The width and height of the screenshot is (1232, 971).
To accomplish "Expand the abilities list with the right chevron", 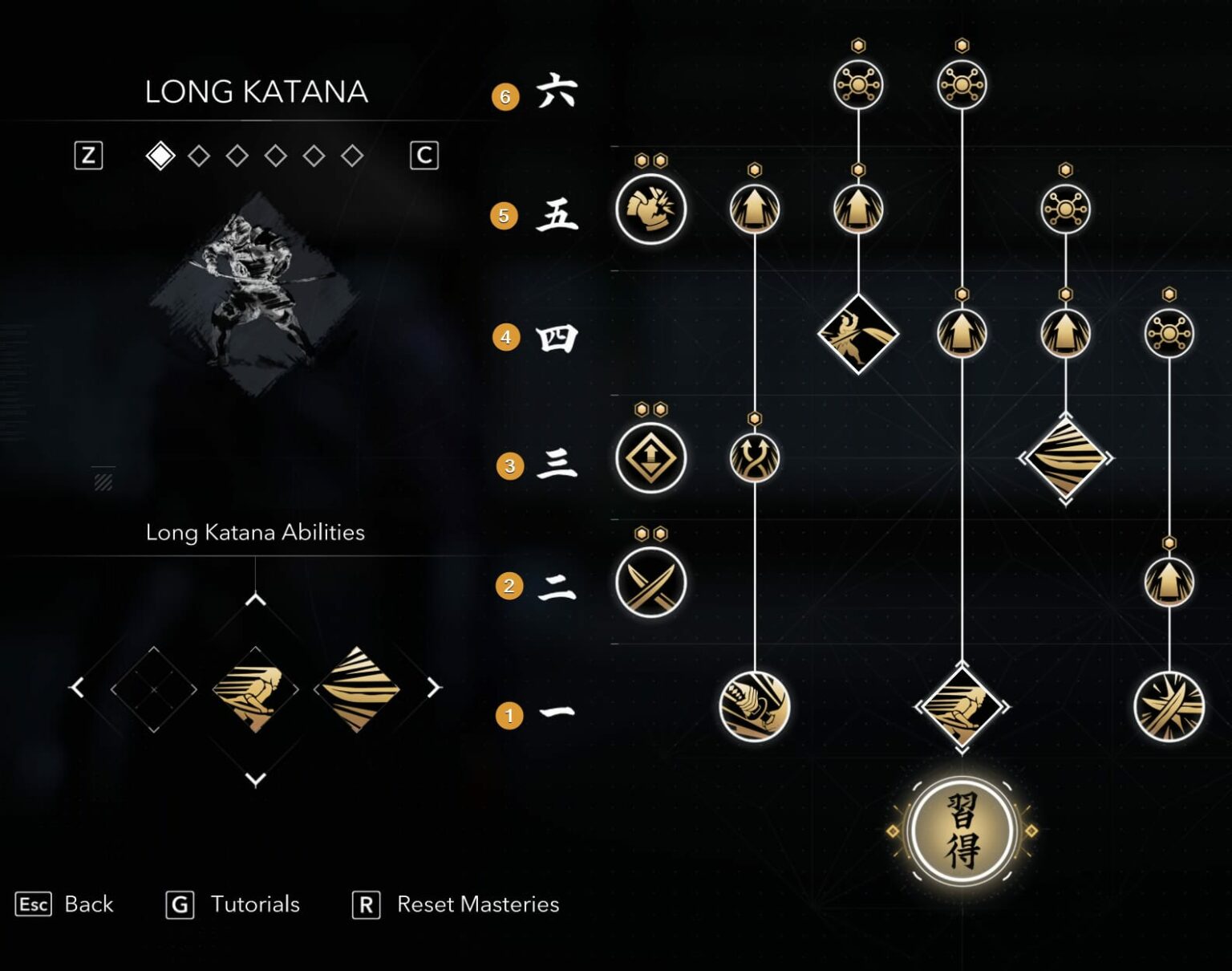I will pyautogui.click(x=432, y=687).
